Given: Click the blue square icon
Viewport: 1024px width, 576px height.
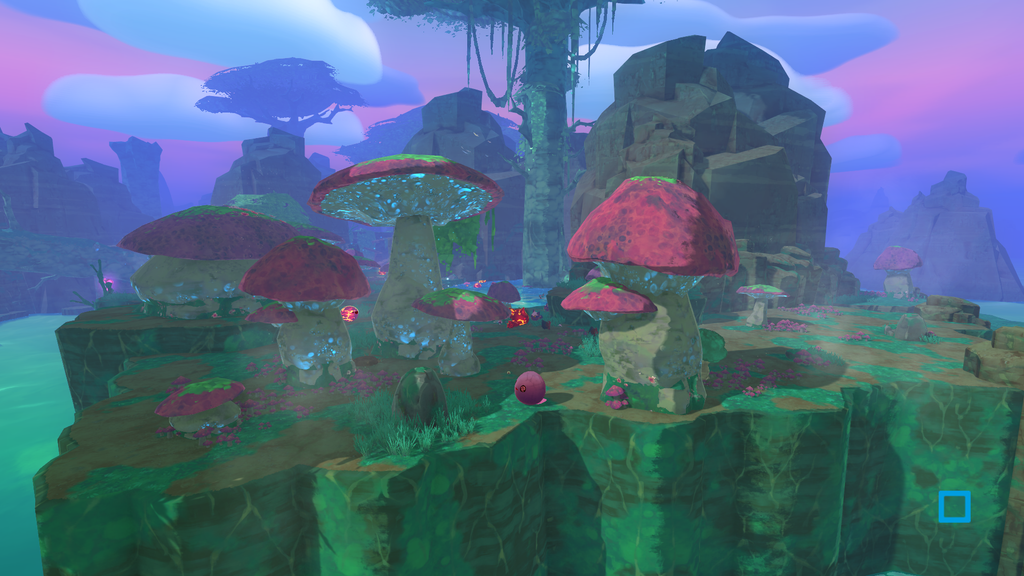Looking at the screenshot, I should coord(954,507).
